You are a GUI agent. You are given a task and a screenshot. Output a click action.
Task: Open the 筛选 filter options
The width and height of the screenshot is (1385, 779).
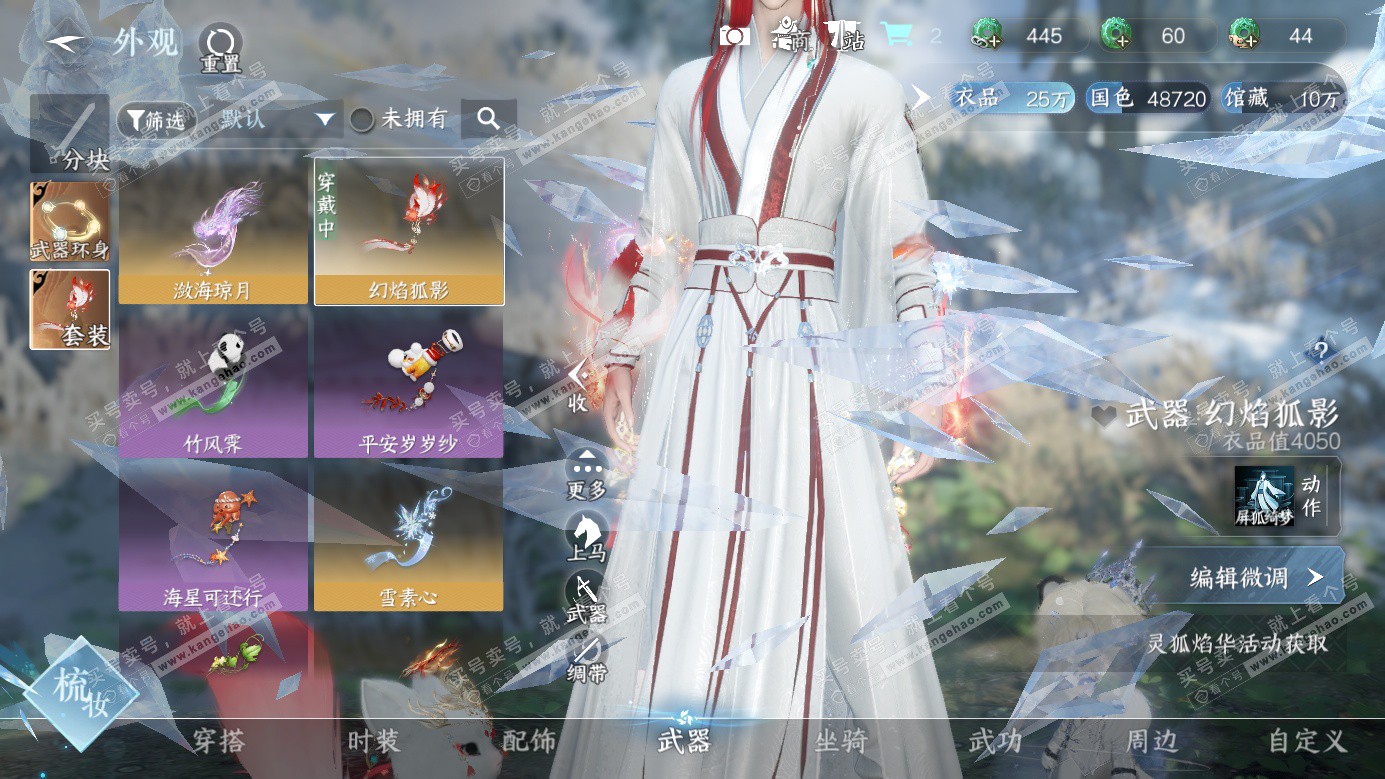pyautogui.click(x=155, y=120)
